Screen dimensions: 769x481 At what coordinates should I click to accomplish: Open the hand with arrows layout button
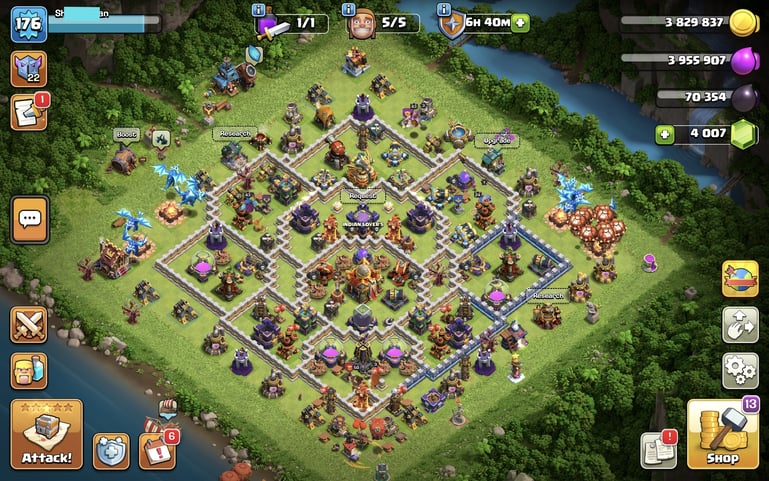tap(740, 325)
